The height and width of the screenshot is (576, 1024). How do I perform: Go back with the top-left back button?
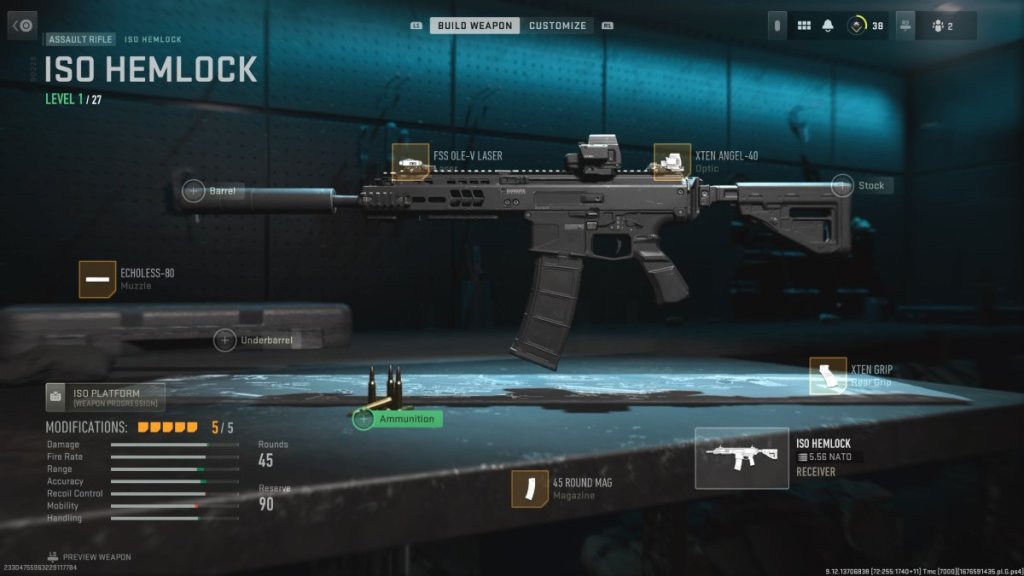click(22, 25)
